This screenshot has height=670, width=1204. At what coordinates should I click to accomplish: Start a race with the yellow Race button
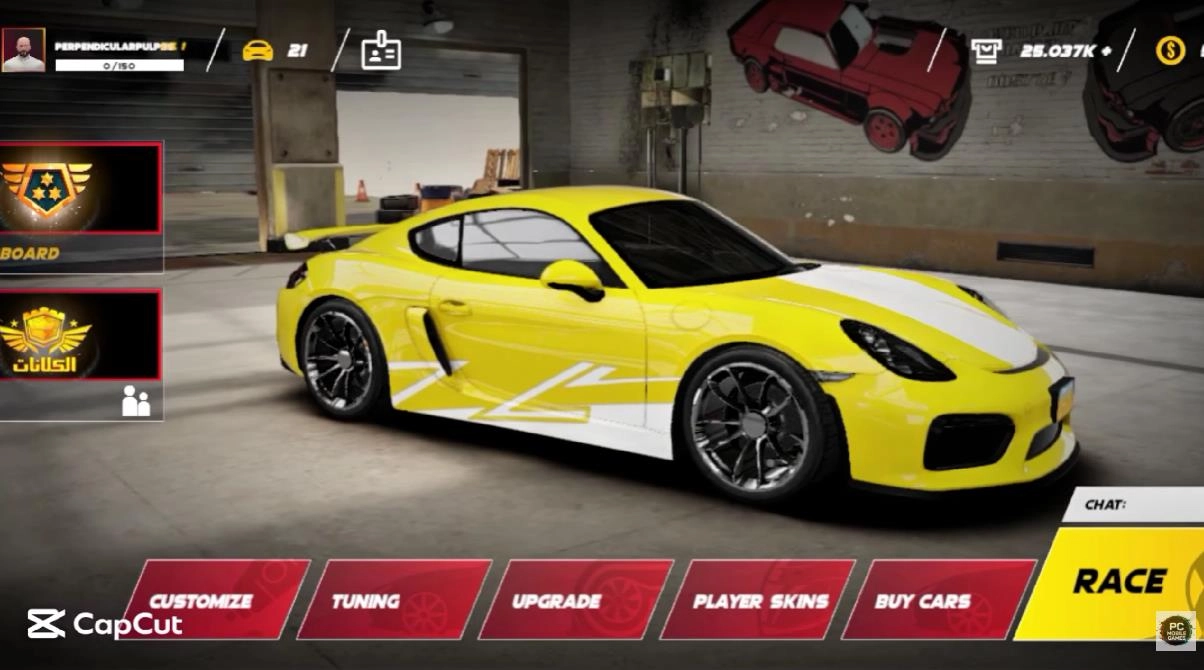pos(1120,582)
